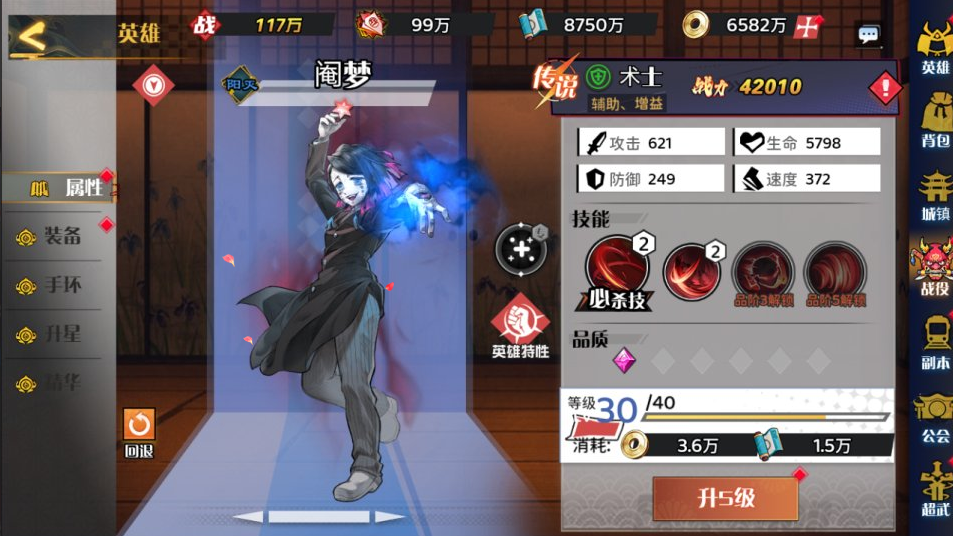This screenshot has width=953, height=536.
Task: View the 必杀技 ultimate skill icon
Action: (616, 270)
